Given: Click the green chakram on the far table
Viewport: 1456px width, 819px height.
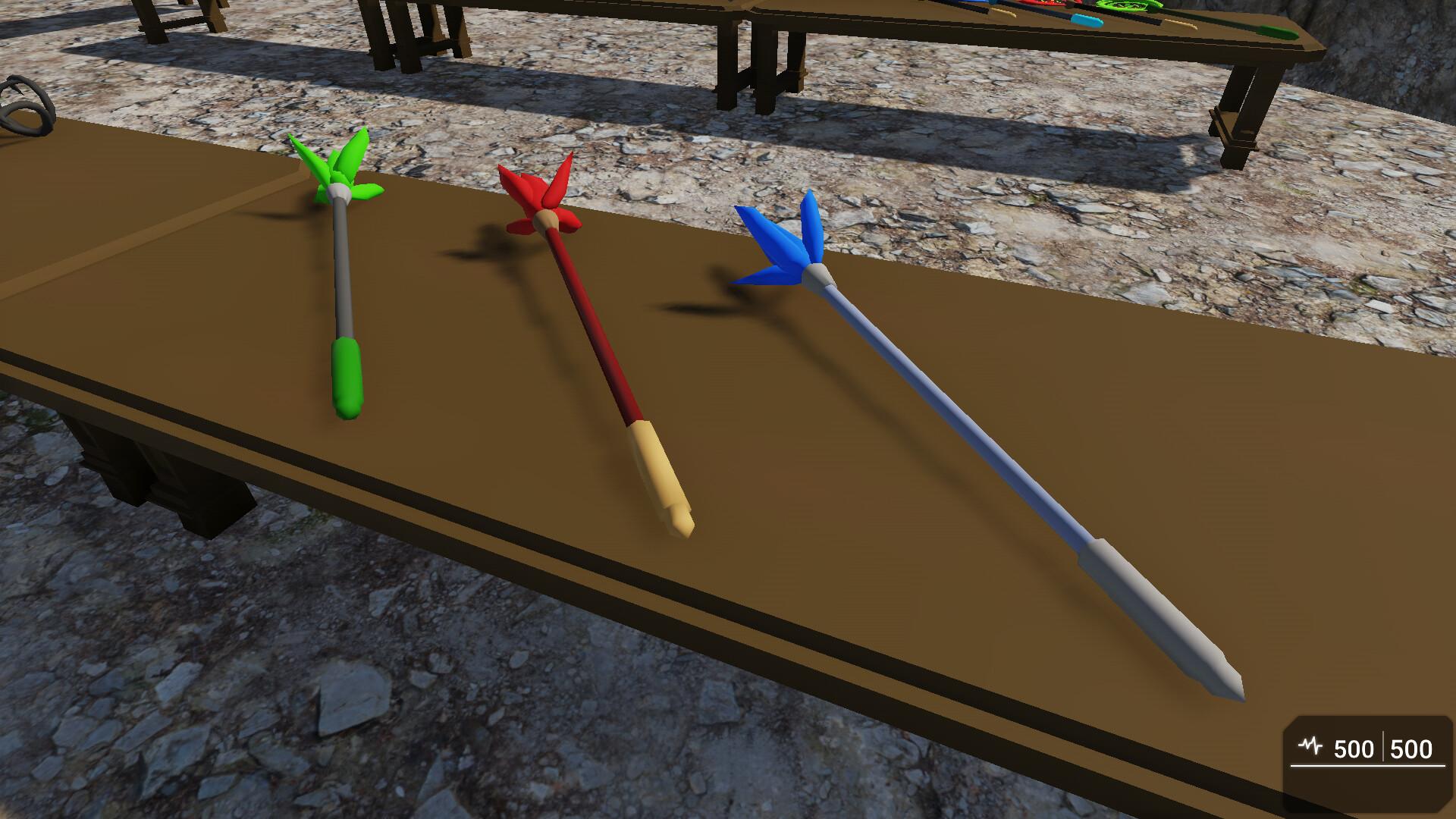Looking at the screenshot, I should [x=1126, y=5].
